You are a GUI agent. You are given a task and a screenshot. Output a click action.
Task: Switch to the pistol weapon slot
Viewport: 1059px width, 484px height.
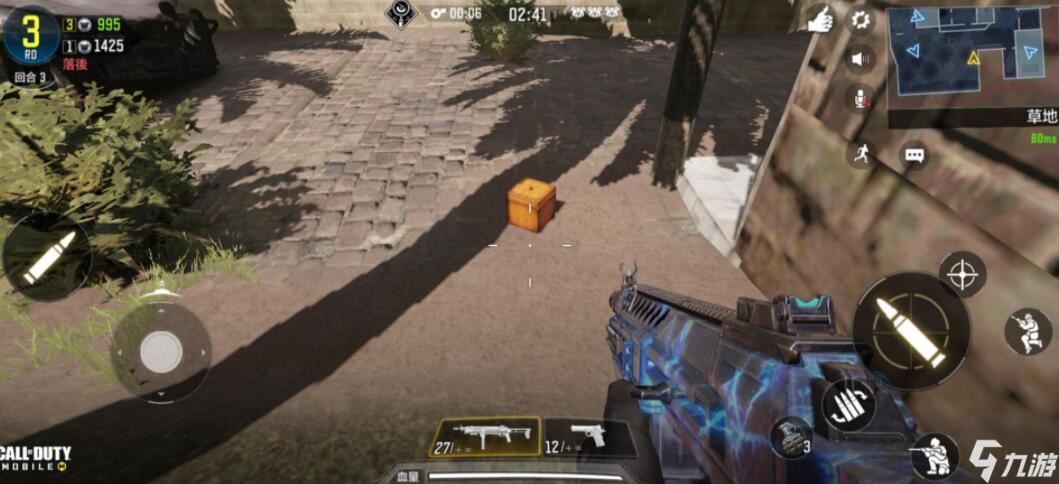coord(587,437)
